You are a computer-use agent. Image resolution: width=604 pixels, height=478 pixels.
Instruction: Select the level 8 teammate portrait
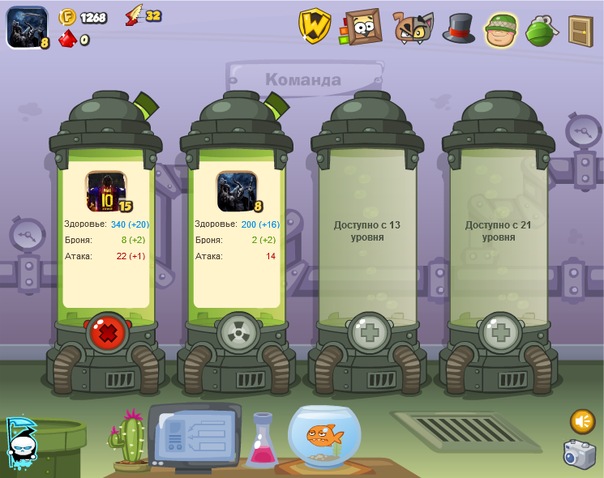pyautogui.click(x=237, y=191)
